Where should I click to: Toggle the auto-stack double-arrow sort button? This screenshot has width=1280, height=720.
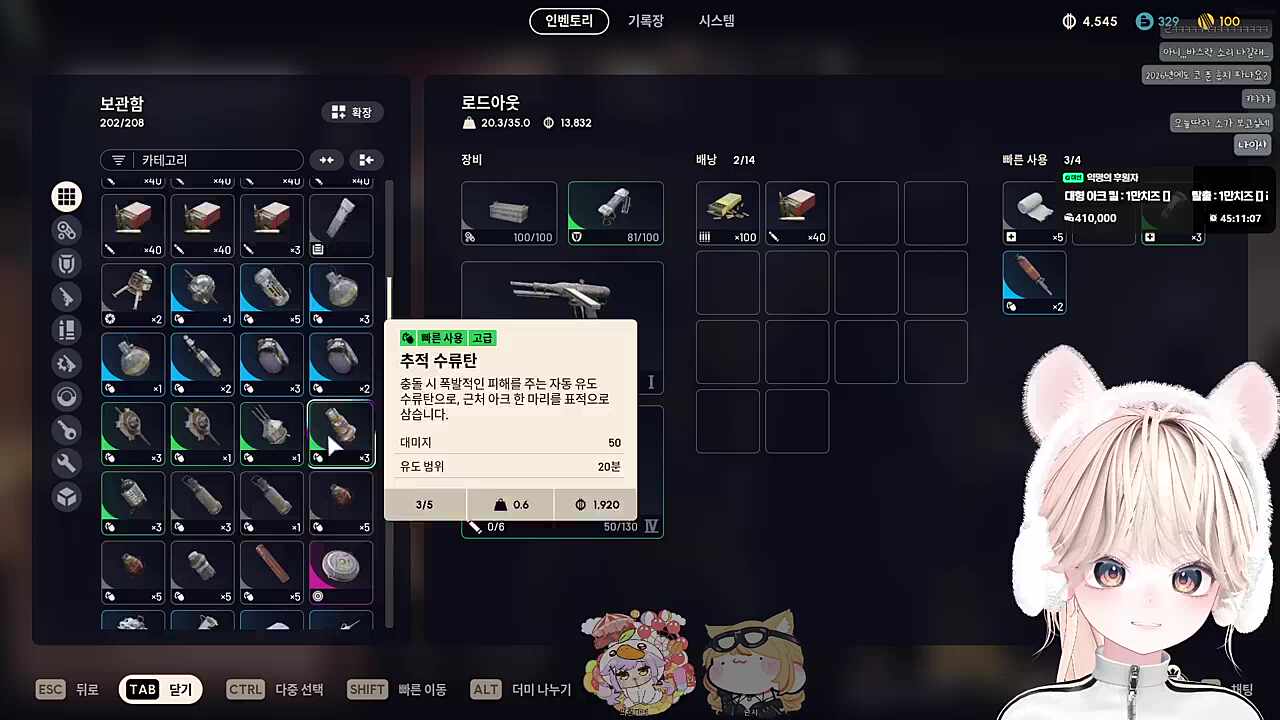point(326,160)
